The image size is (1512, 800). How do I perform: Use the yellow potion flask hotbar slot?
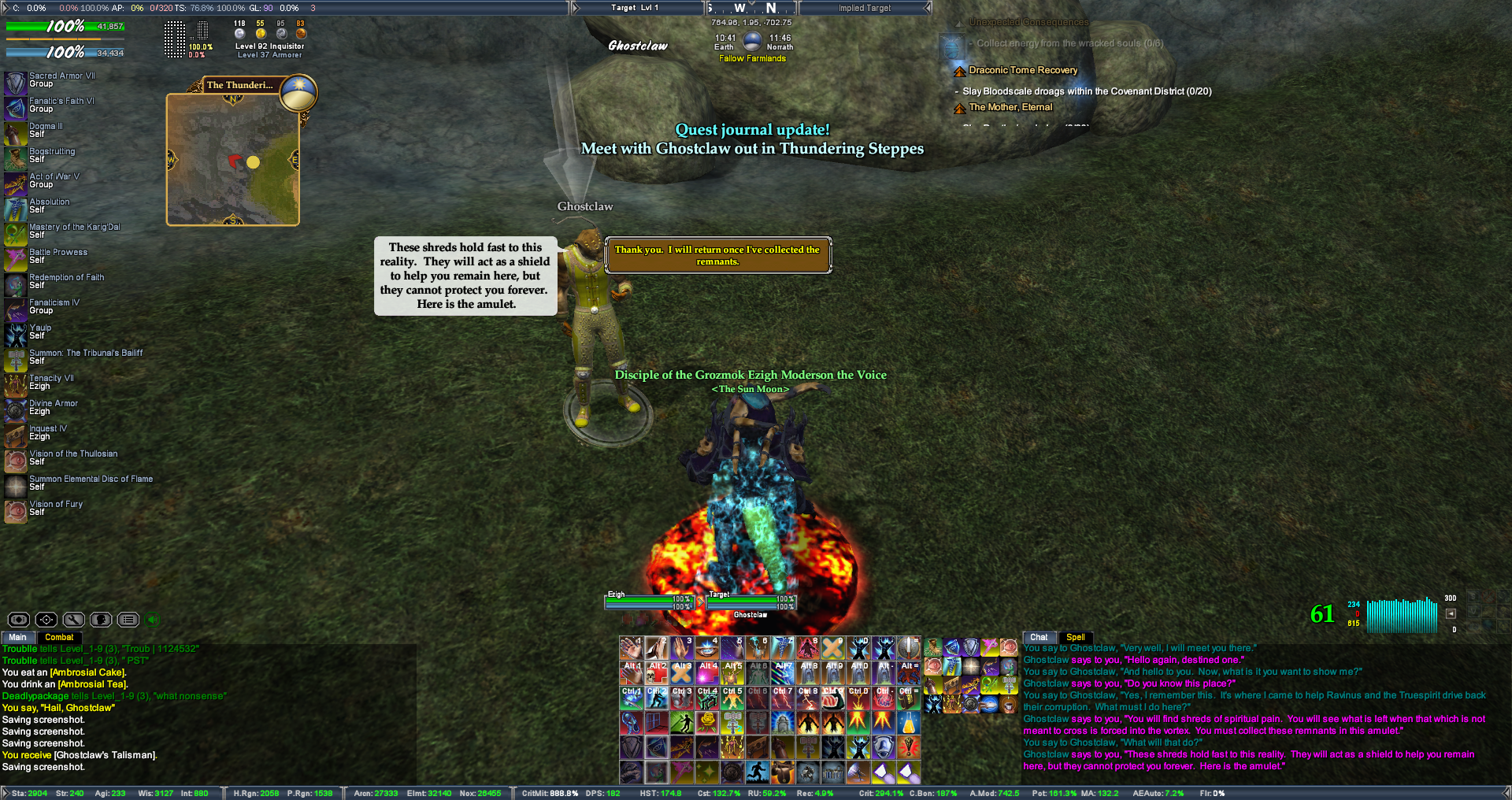tap(908, 722)
